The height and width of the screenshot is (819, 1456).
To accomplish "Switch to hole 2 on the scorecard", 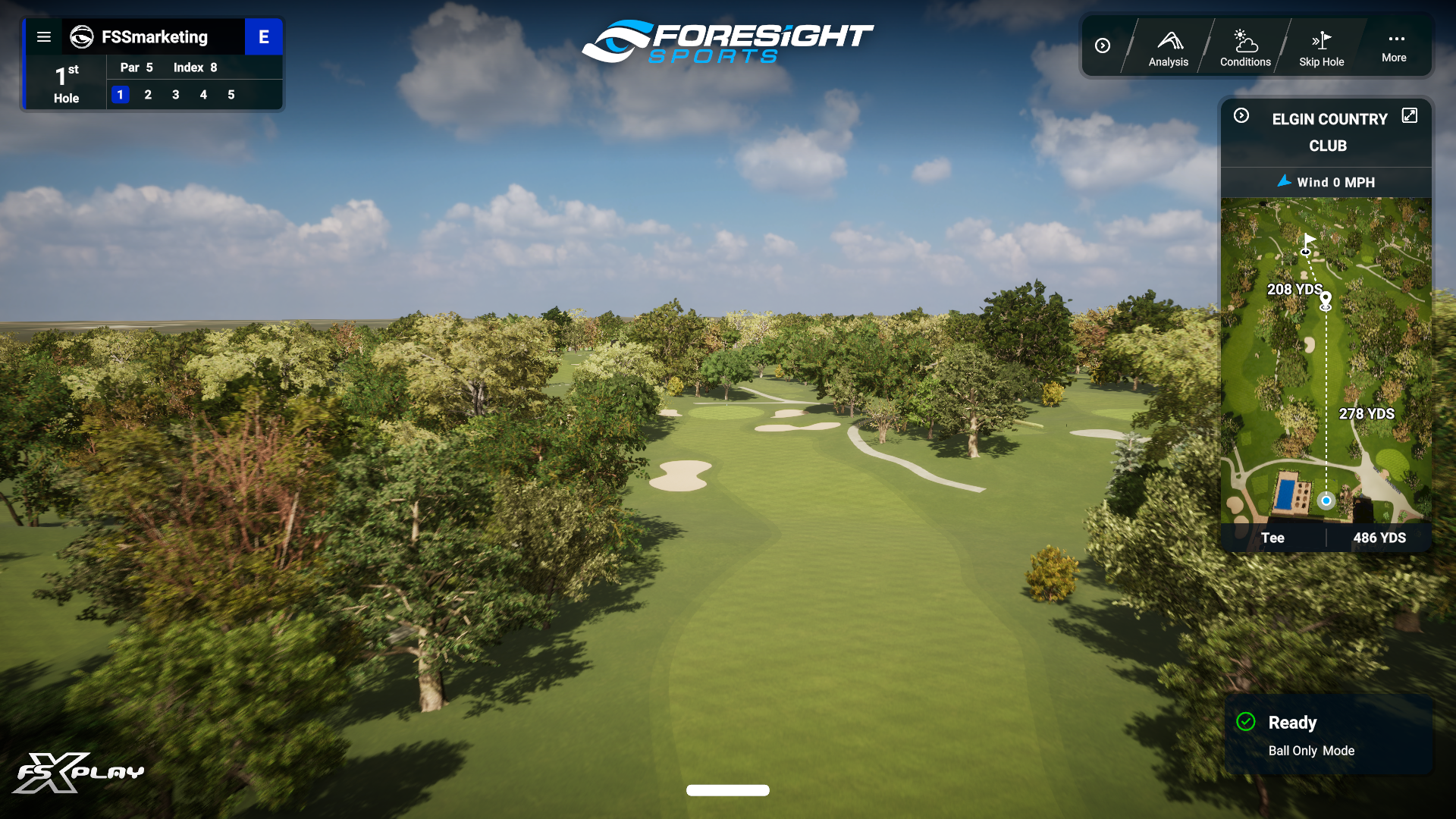I will click(148, 95).
